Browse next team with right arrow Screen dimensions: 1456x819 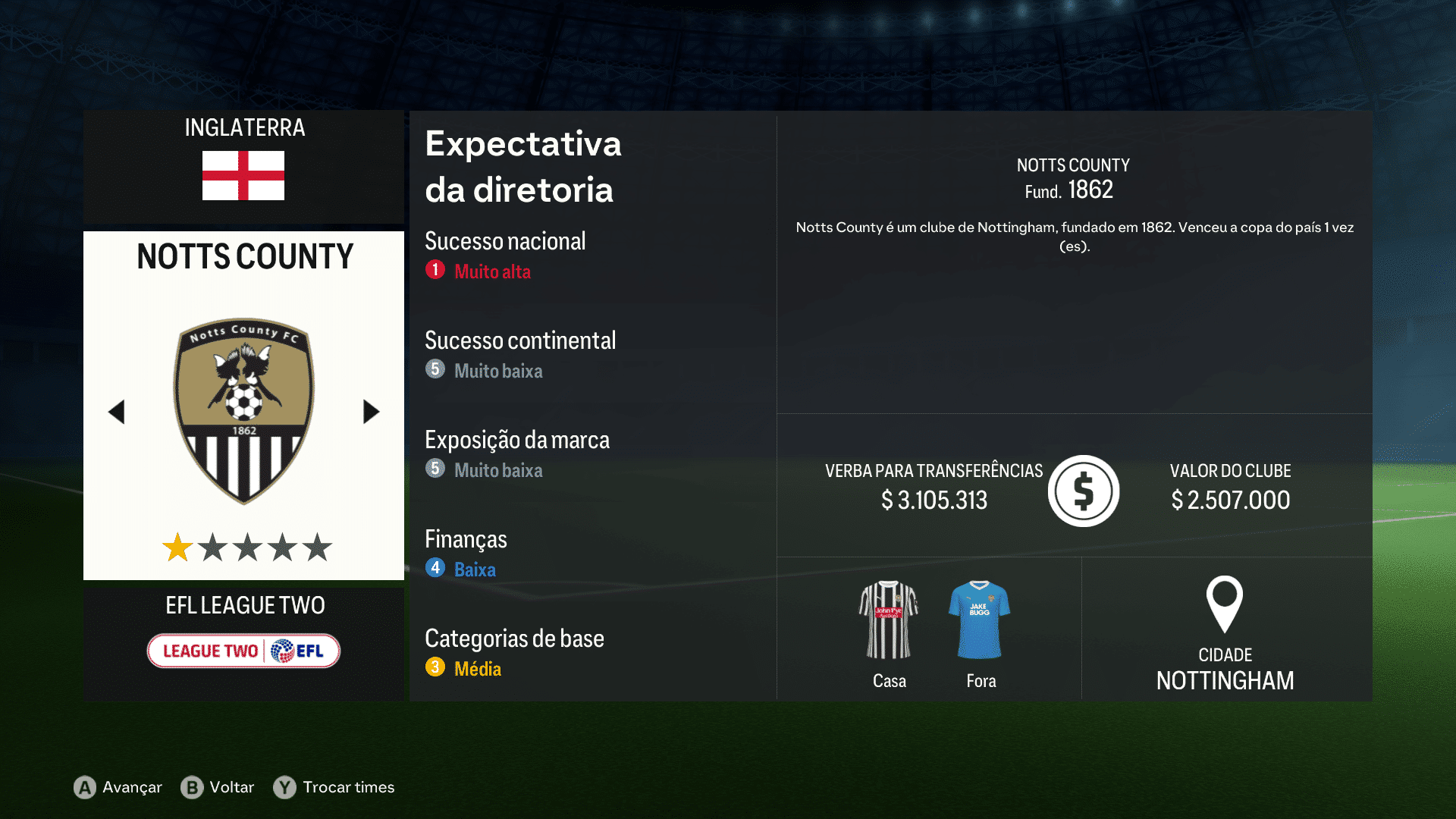pos(371,411)
